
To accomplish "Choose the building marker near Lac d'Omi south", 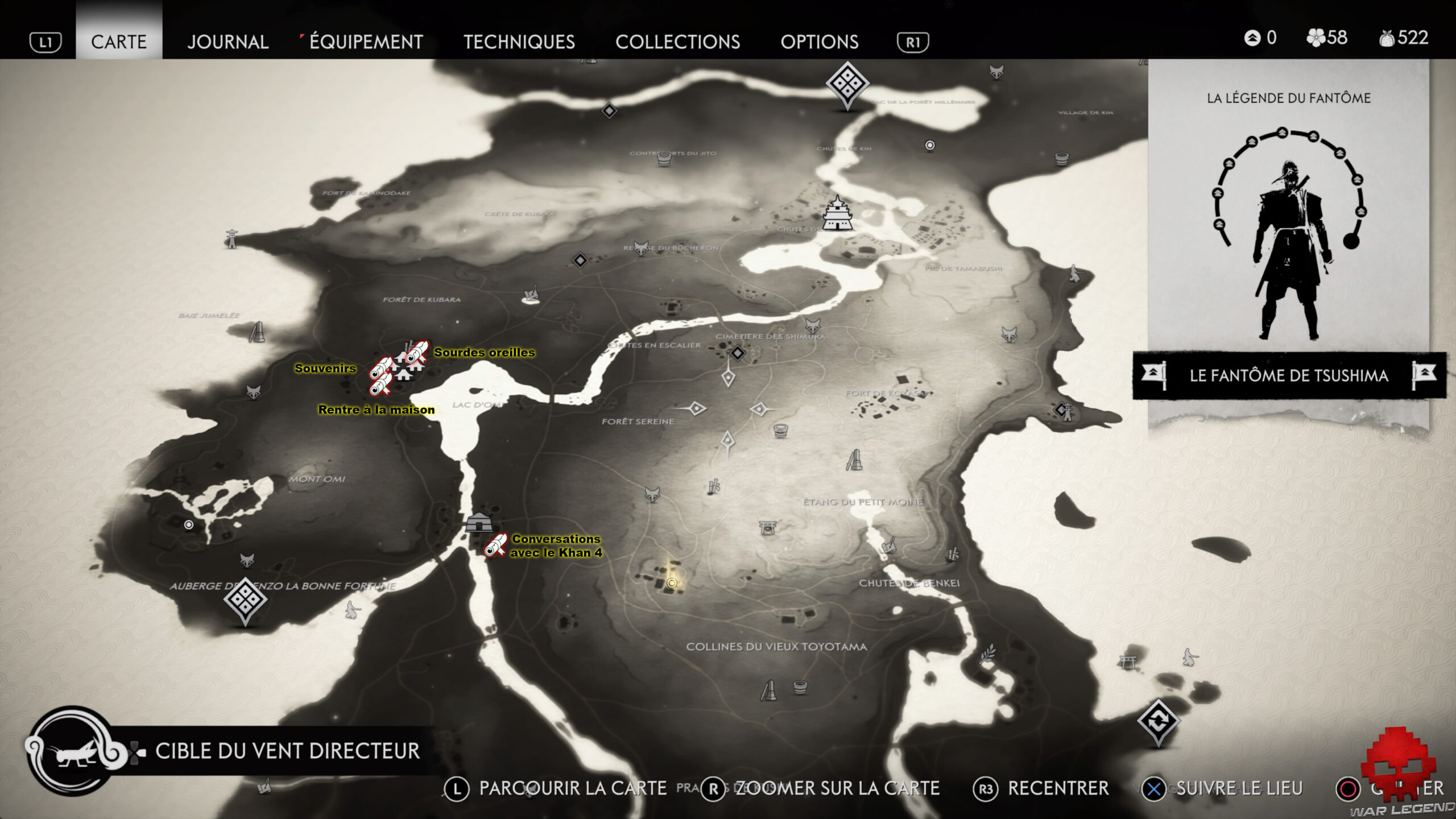I will pos(478,522).
